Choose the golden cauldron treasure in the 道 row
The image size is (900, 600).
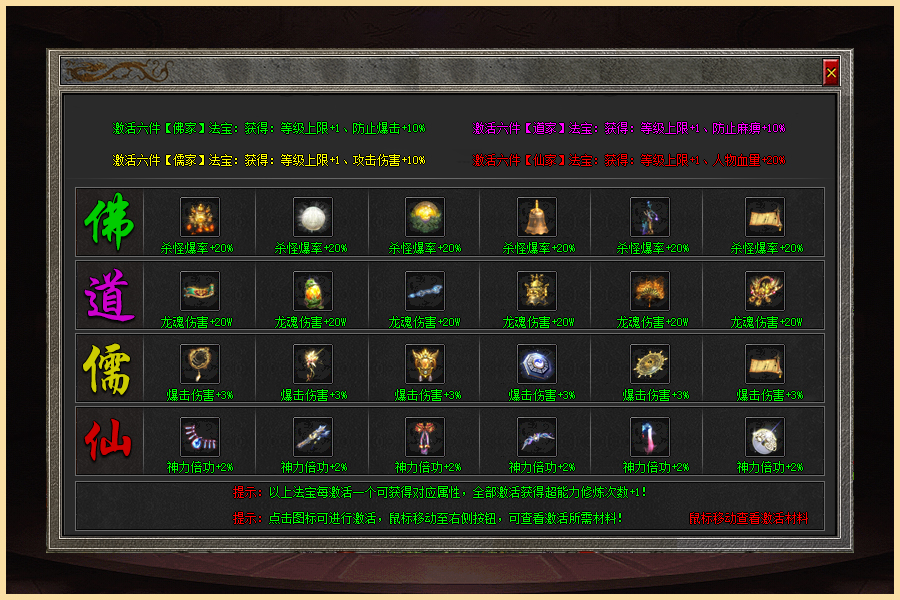(537, 291)
